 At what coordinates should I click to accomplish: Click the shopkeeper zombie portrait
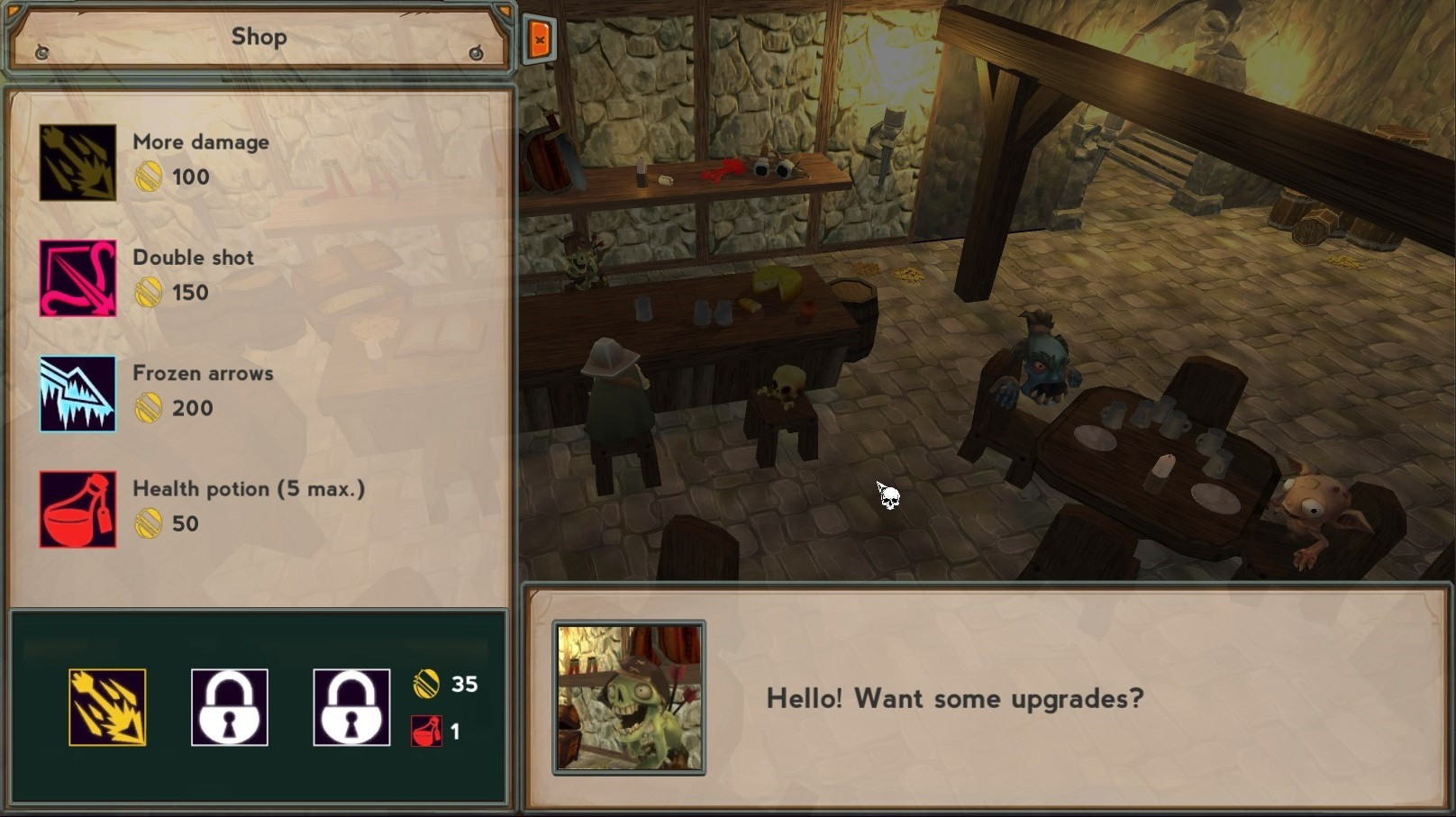(x=629, y=698)
